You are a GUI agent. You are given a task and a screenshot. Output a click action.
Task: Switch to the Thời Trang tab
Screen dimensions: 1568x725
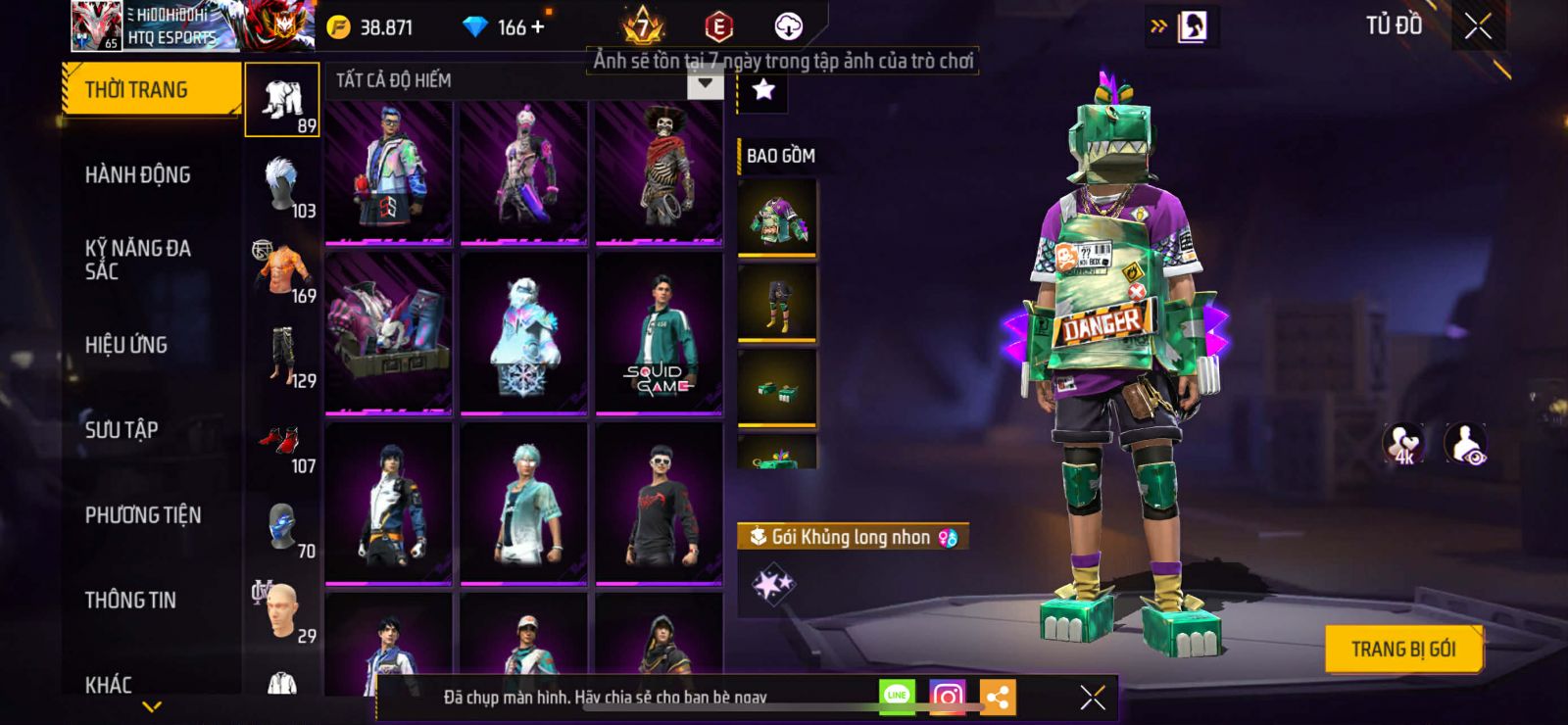[150, 90]
